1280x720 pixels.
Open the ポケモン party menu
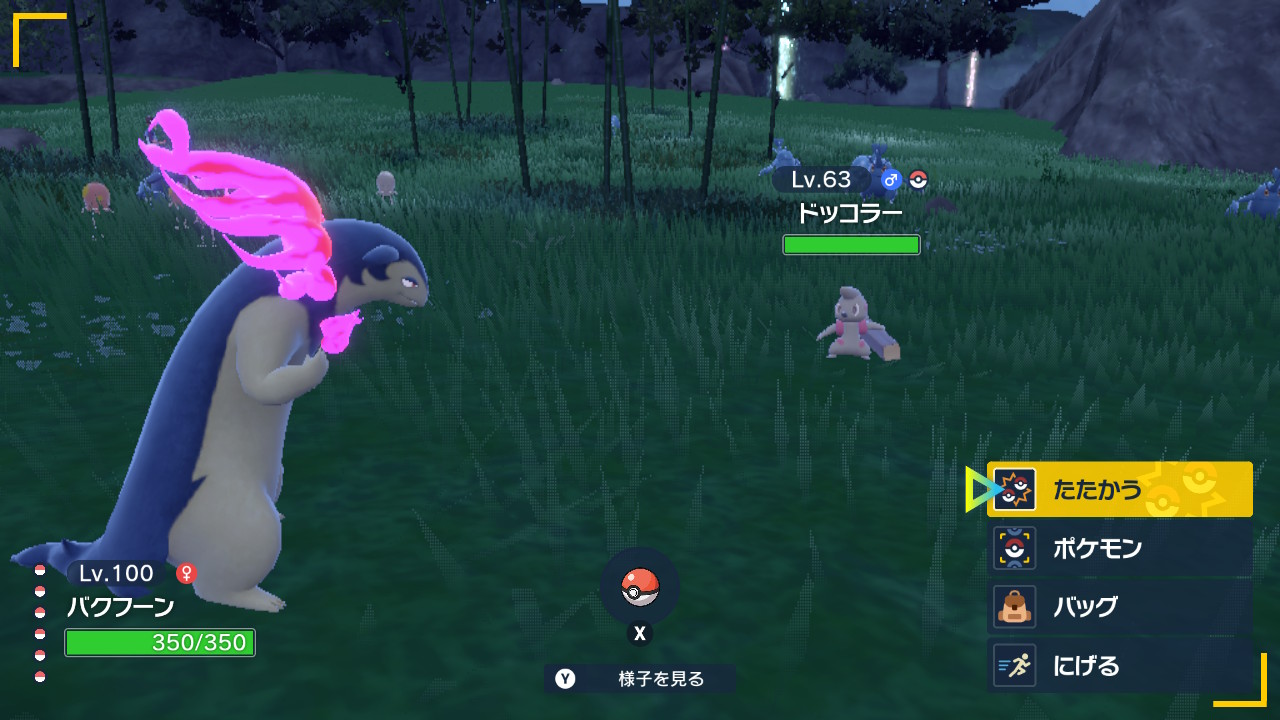tap(1119, 548)
